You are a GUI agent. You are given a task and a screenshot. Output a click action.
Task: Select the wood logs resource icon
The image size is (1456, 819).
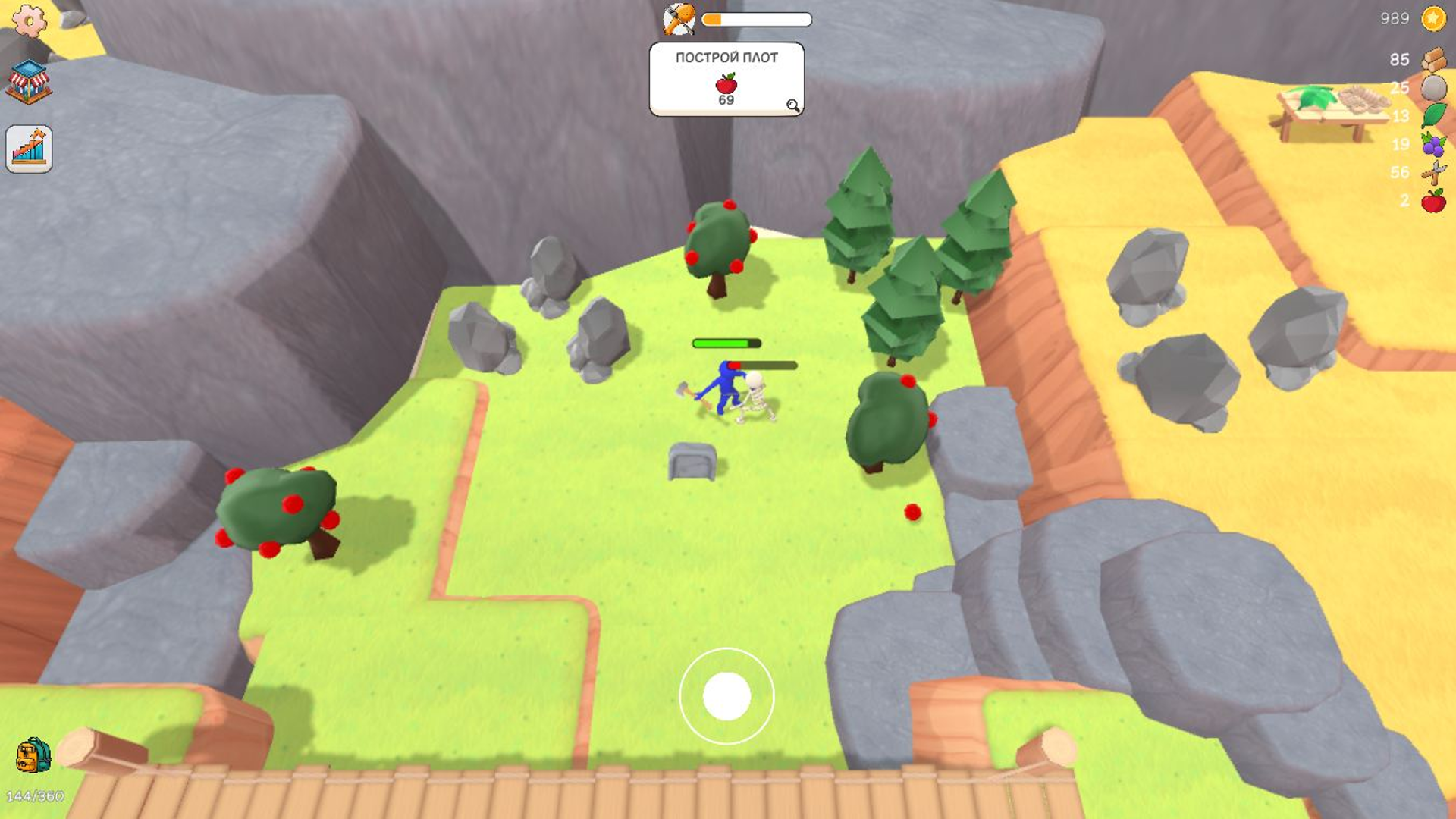[x=1436, y=59]
